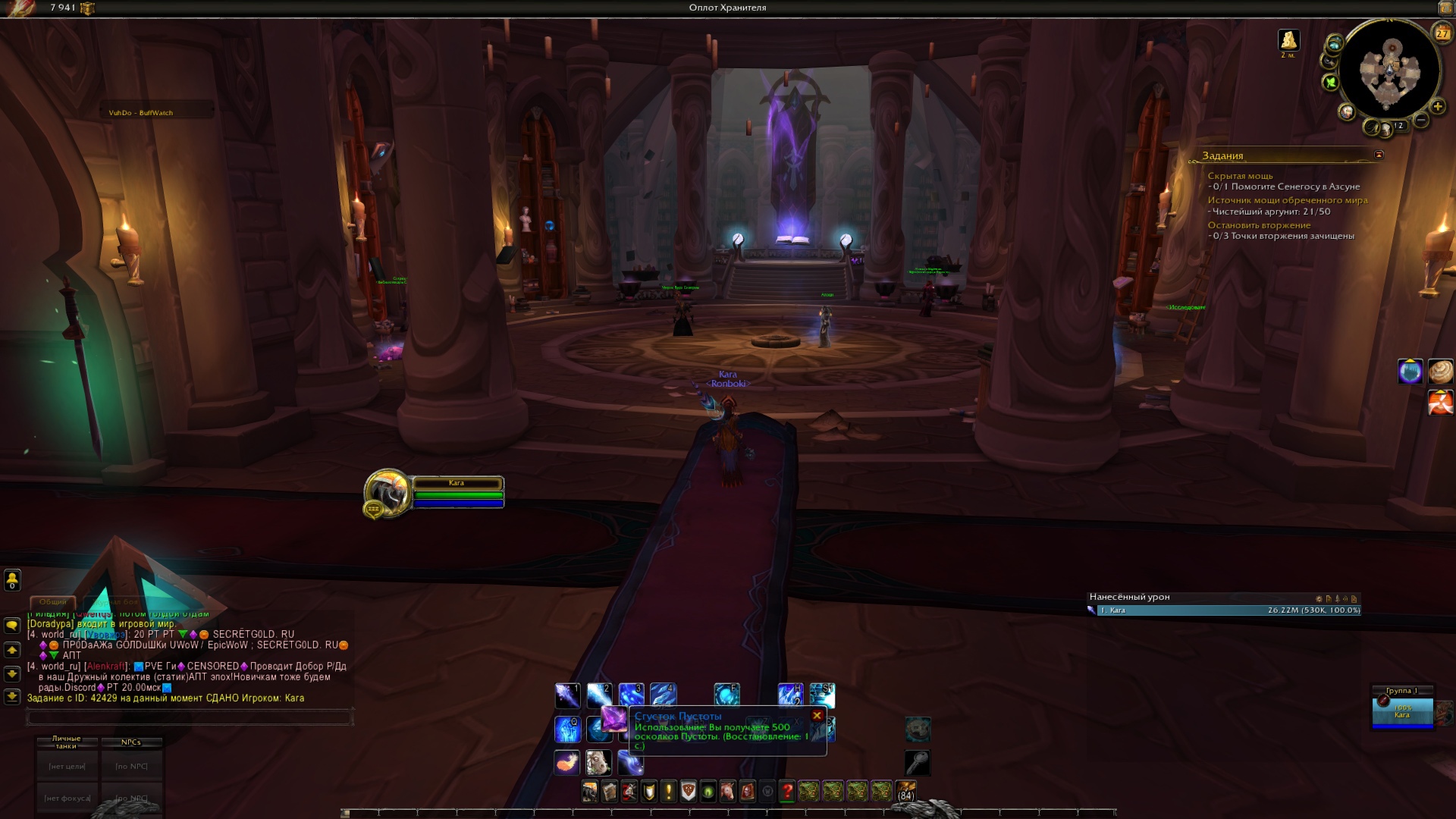Zoom in the minimap with plus button
Viewport: 1456px width, 819px height.
[x=1437, y=107]
